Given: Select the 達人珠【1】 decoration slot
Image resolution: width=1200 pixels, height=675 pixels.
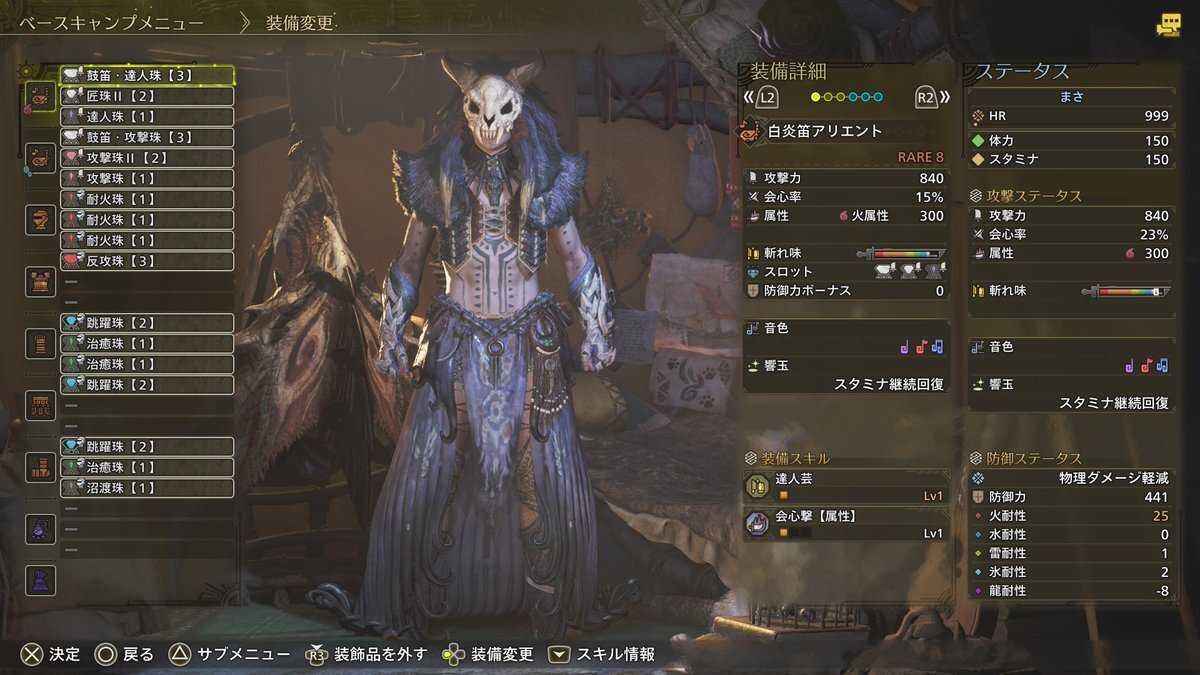Looking at the screenshot, I should coord(147,117).
